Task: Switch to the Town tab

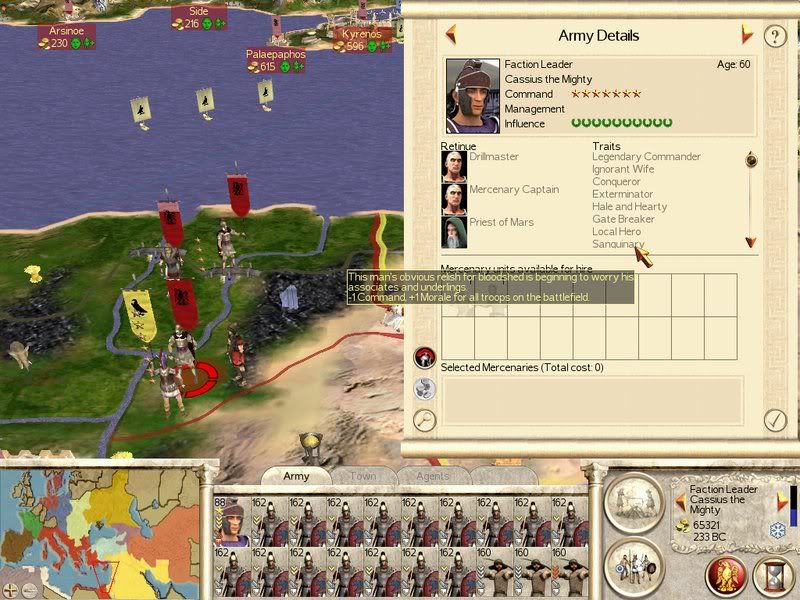Action: [362, 476]
